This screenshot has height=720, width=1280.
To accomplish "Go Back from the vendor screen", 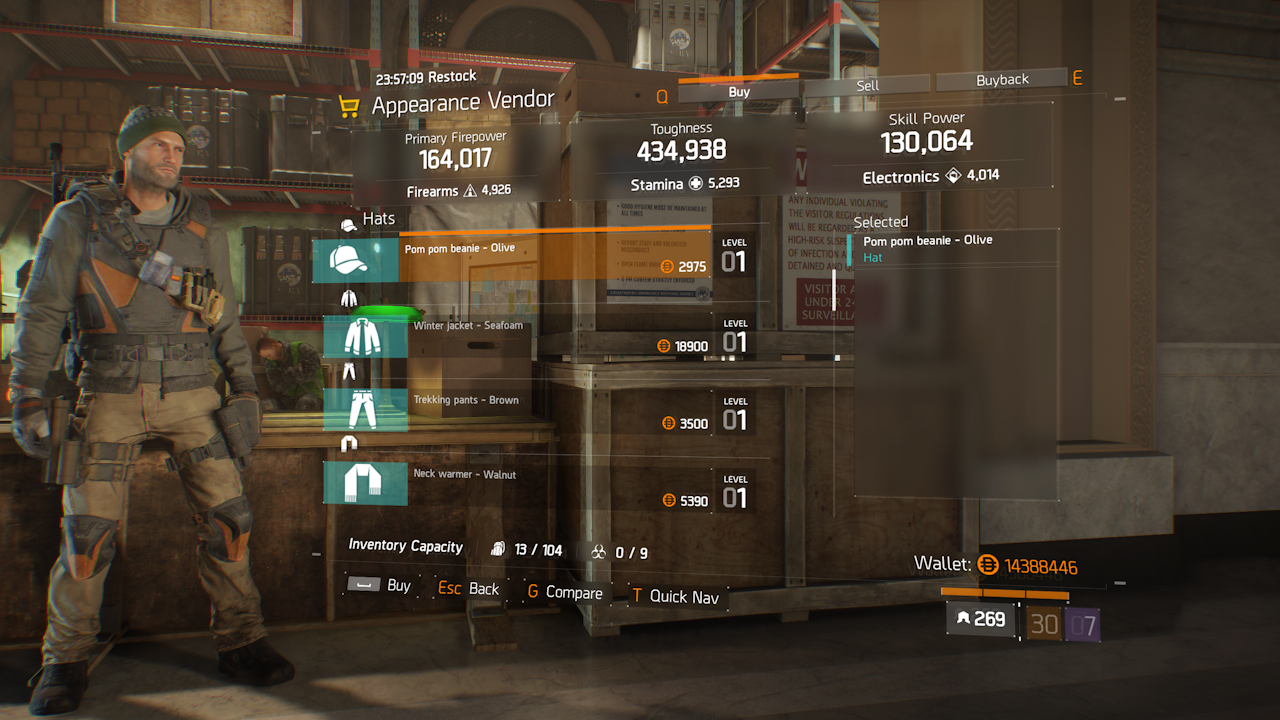I will (x=469, y=589).
